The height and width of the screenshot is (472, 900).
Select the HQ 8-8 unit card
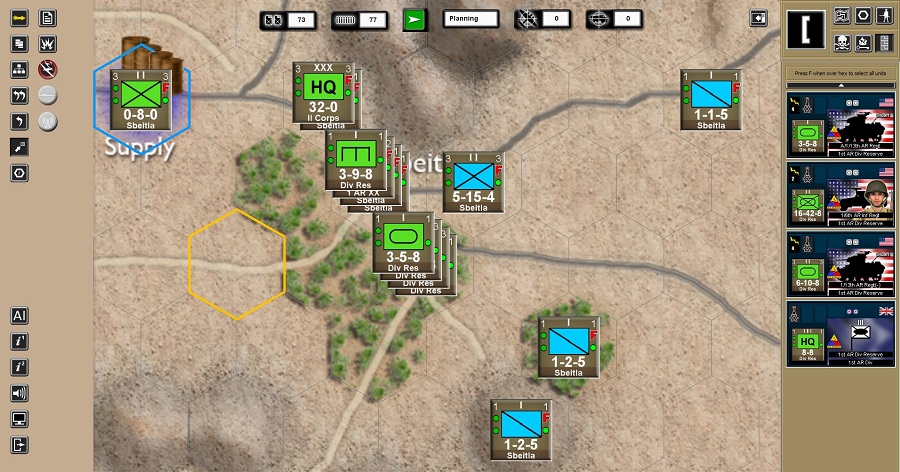839,334
